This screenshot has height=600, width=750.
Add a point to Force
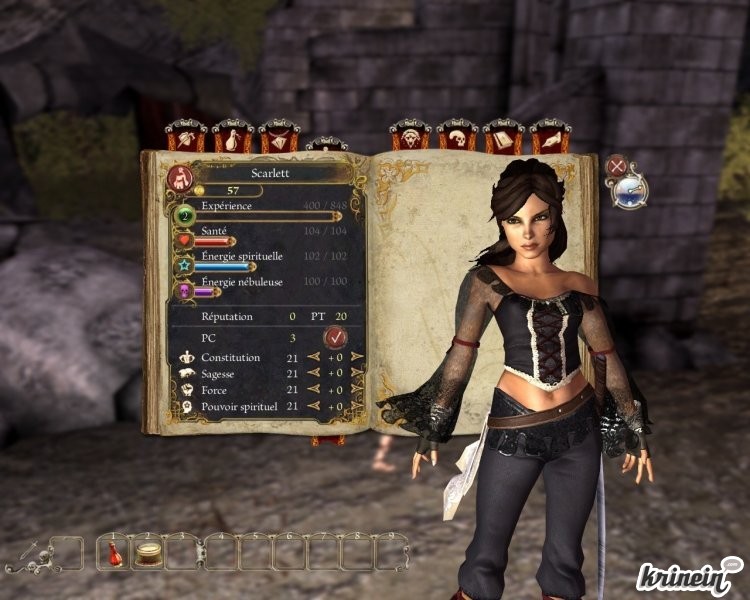(357, 389)
